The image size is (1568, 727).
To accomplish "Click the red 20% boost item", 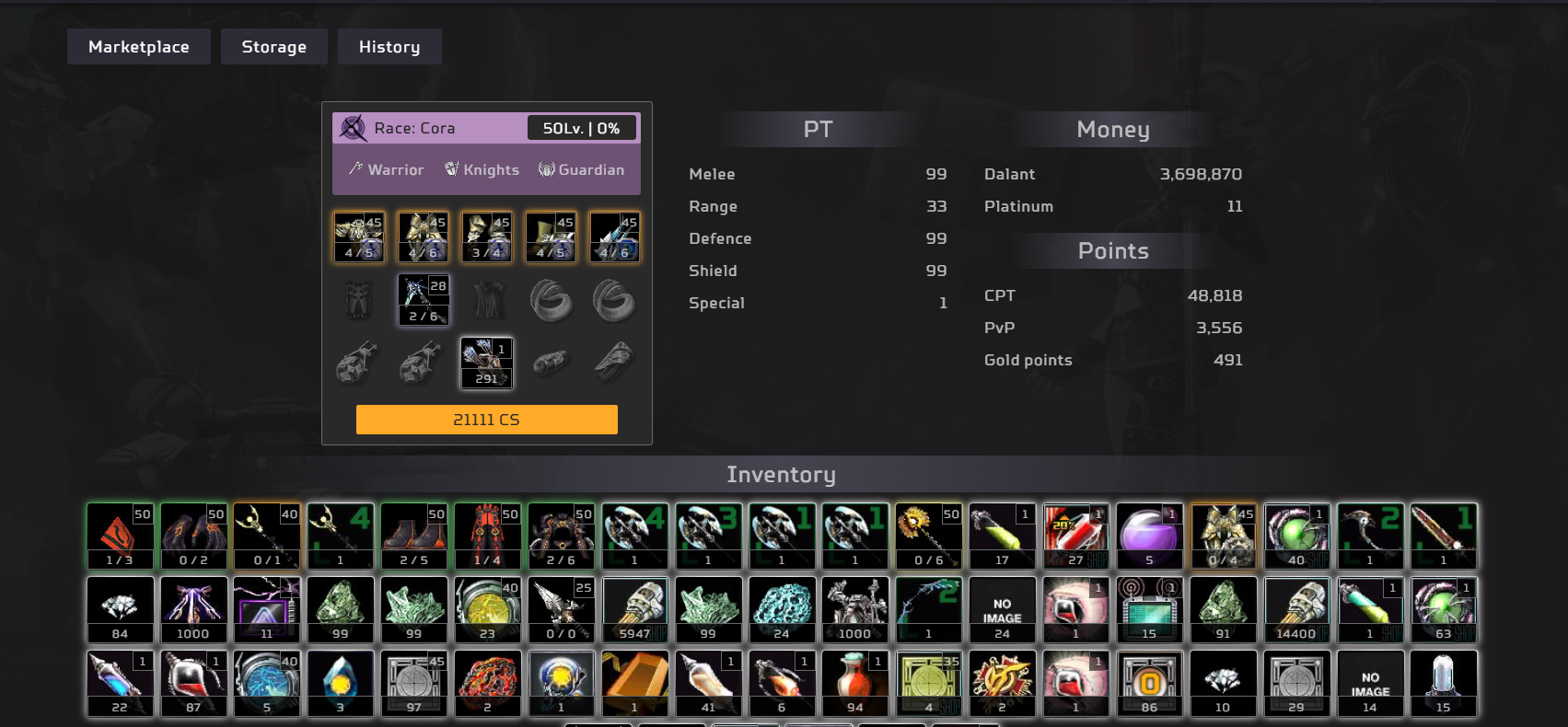I will pos(1075,536).
